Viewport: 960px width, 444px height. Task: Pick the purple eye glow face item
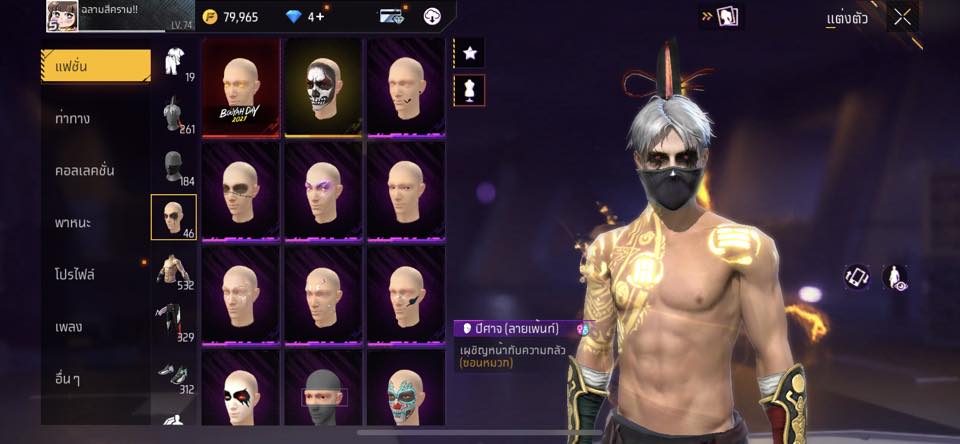[323, 190]
